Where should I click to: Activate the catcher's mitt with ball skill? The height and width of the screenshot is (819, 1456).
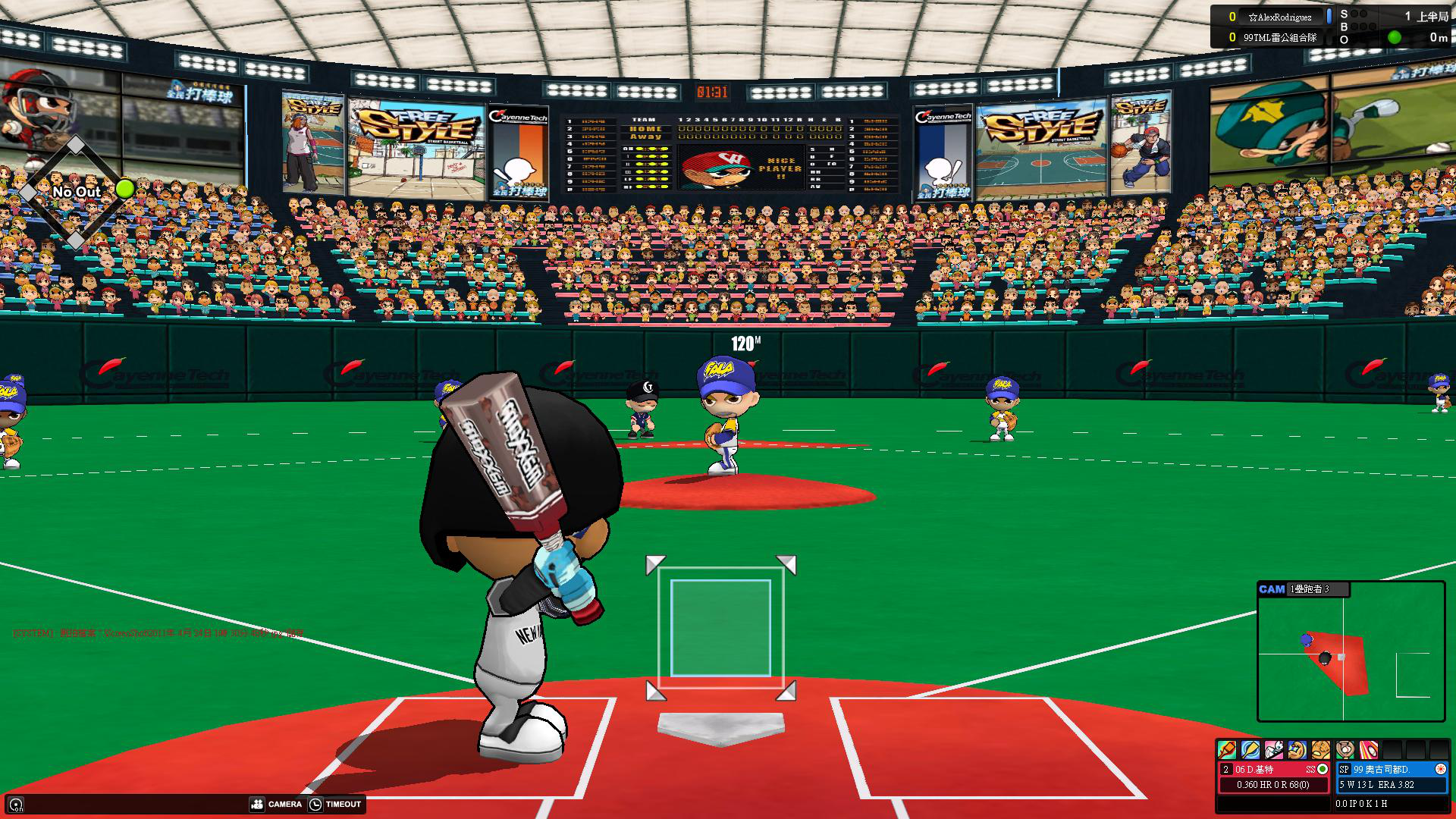click(1345, 750)
